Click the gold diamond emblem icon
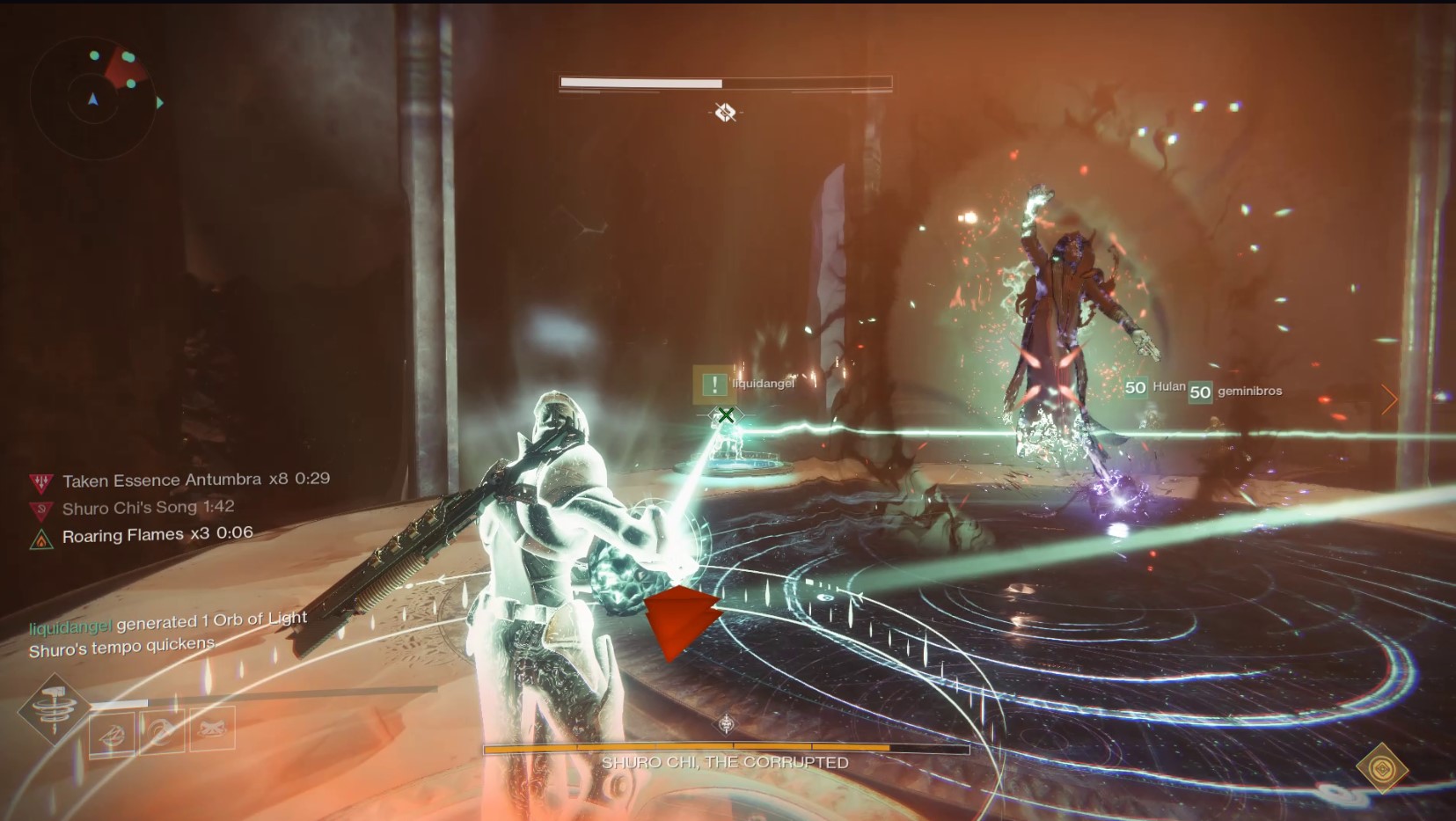This screenshot has height=821, width=1456. 1381,768
